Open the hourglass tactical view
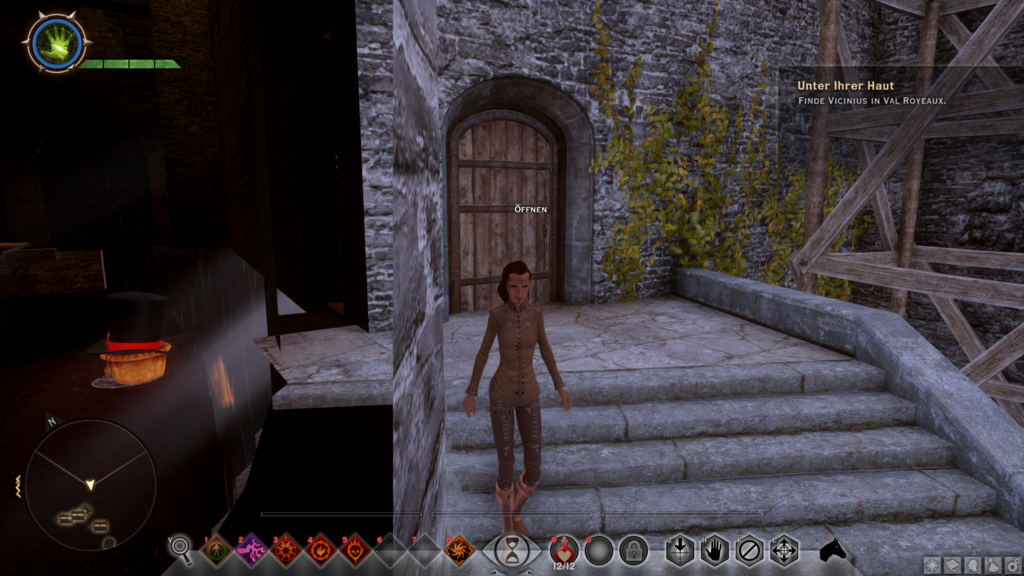 (x=512, y=549)
